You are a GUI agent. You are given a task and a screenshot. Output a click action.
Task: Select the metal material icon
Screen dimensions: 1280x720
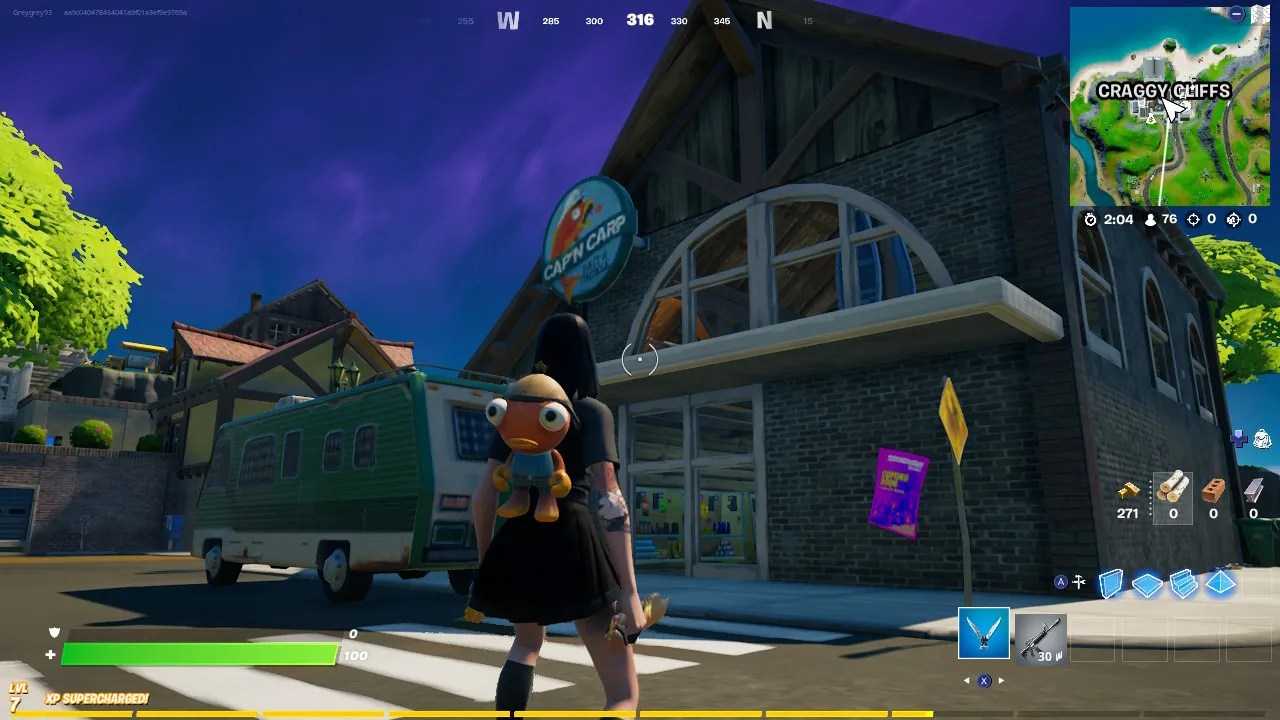tap(1254, 489)
